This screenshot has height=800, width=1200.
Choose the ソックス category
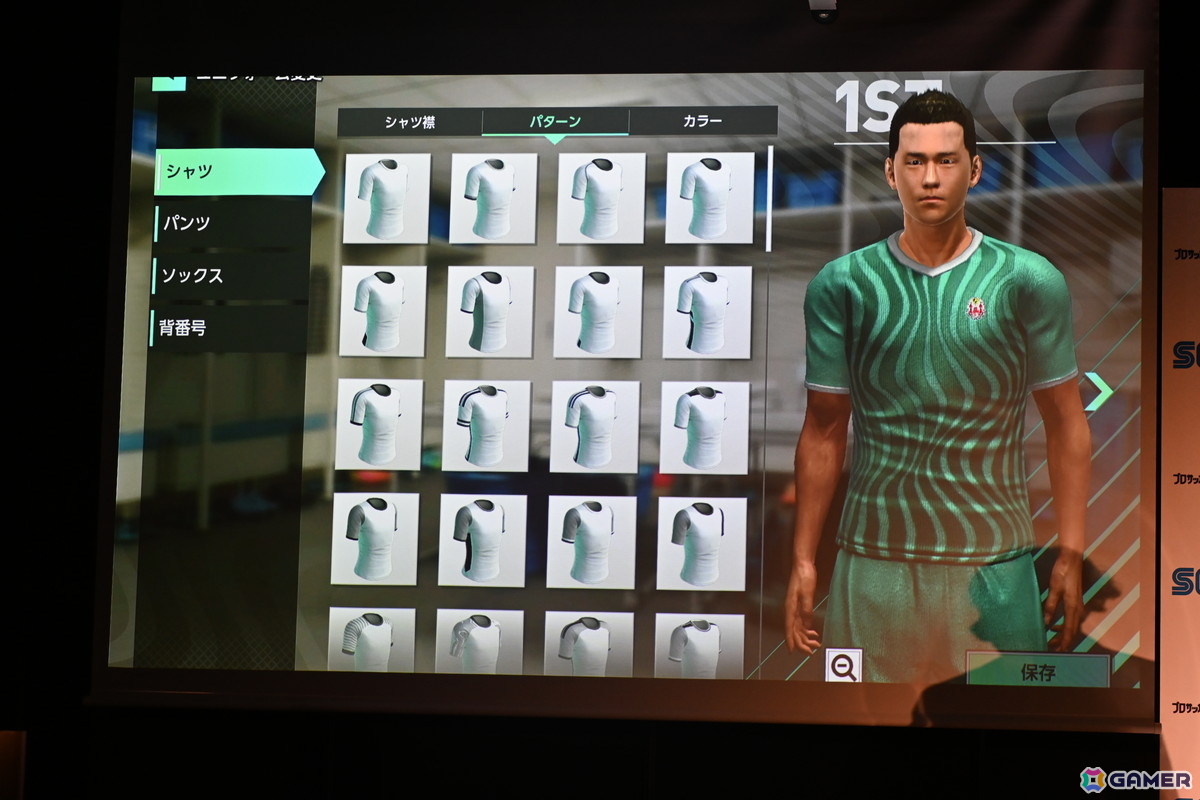pos(230,275)
